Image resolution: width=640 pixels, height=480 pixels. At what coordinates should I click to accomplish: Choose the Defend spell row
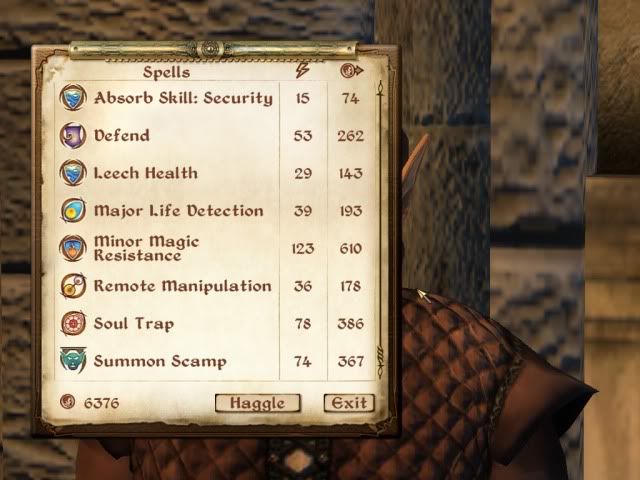(x=122, y=135)
